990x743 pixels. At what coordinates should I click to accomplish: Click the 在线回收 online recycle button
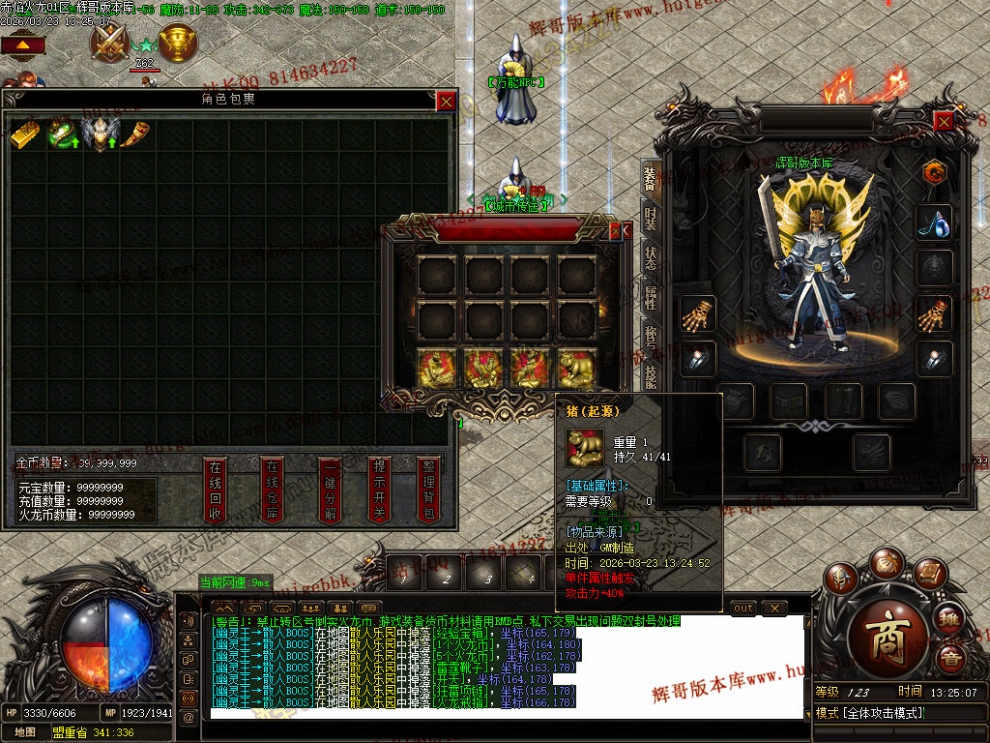click(214, 489)
